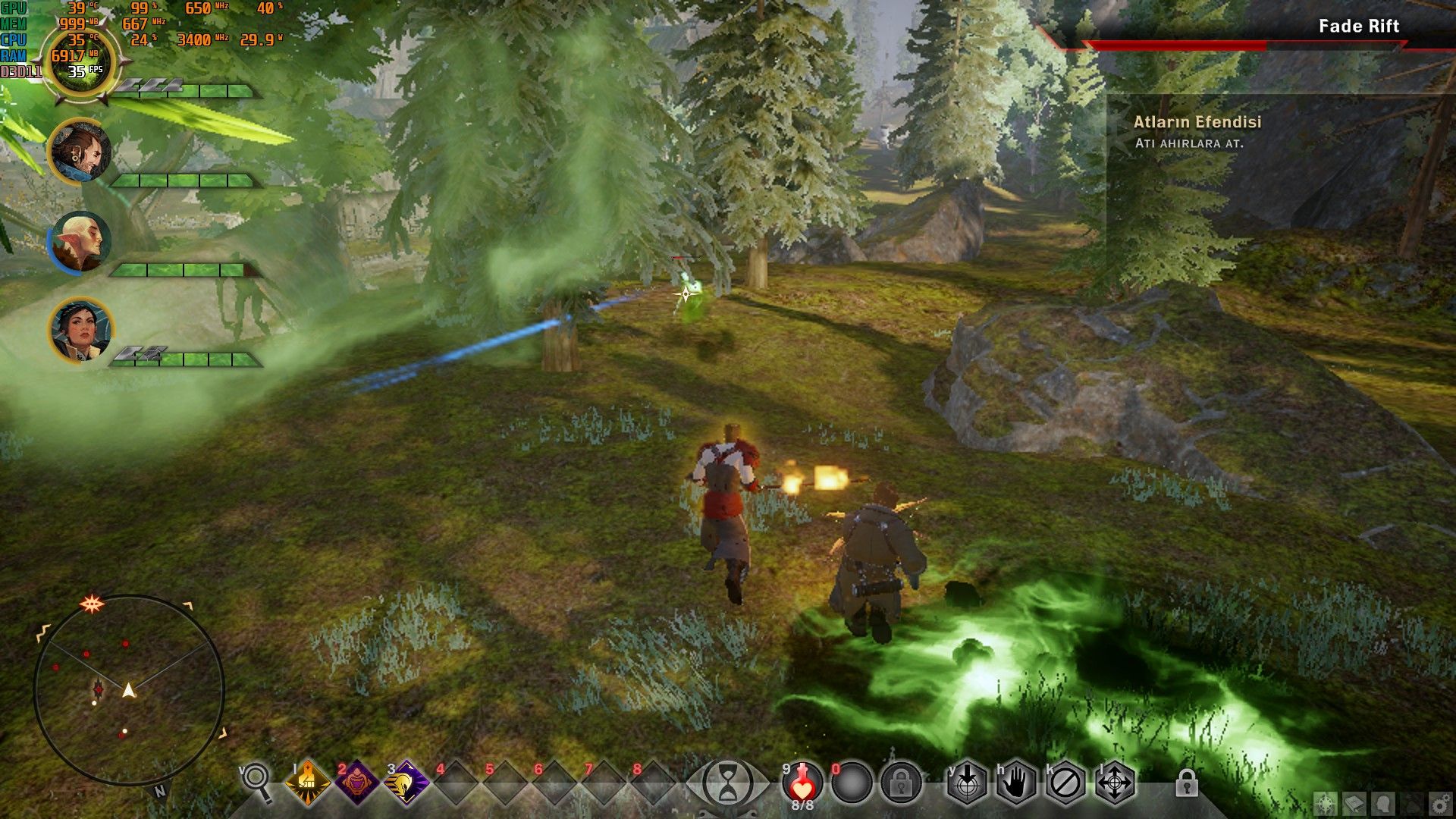Order party to attack the target
The image size is (1456, 819).
[x=967, y=783]
